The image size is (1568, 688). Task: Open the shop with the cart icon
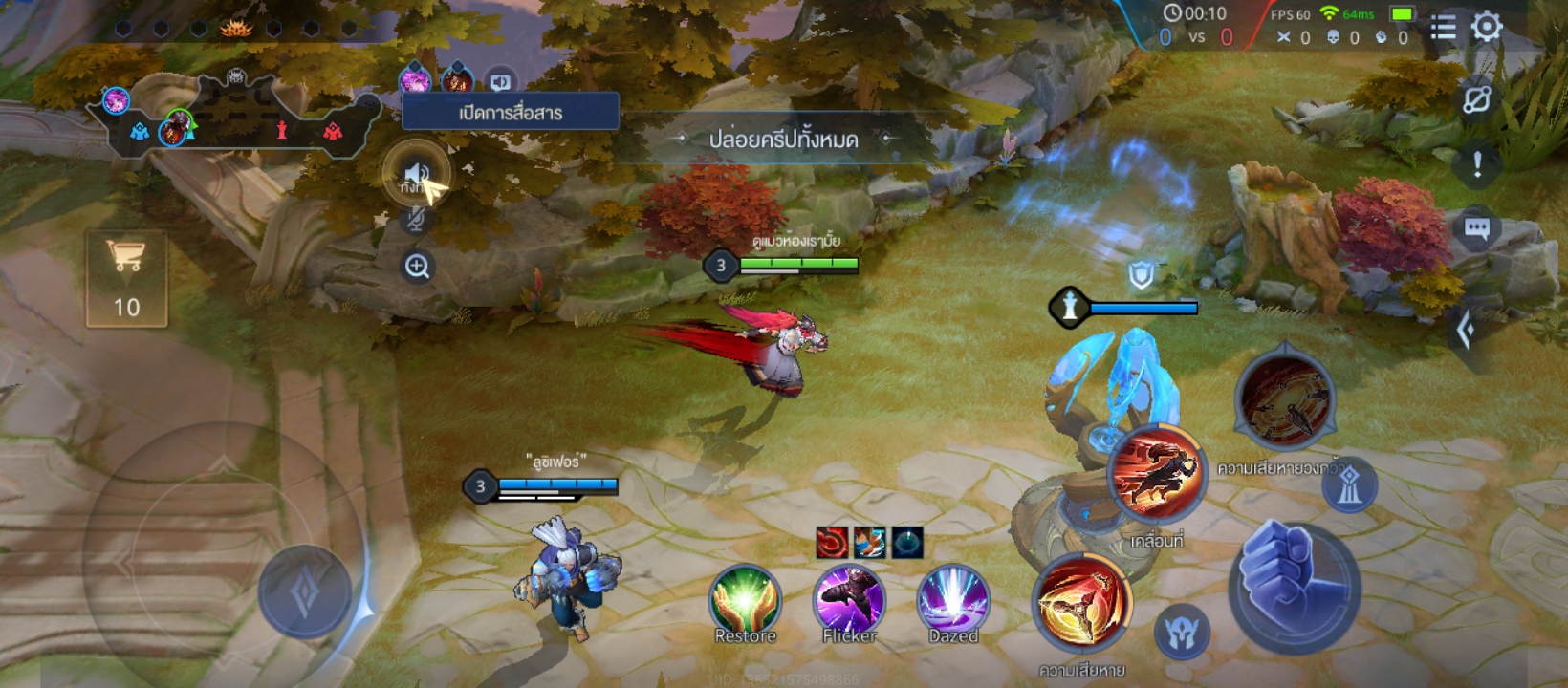(126, 278)
